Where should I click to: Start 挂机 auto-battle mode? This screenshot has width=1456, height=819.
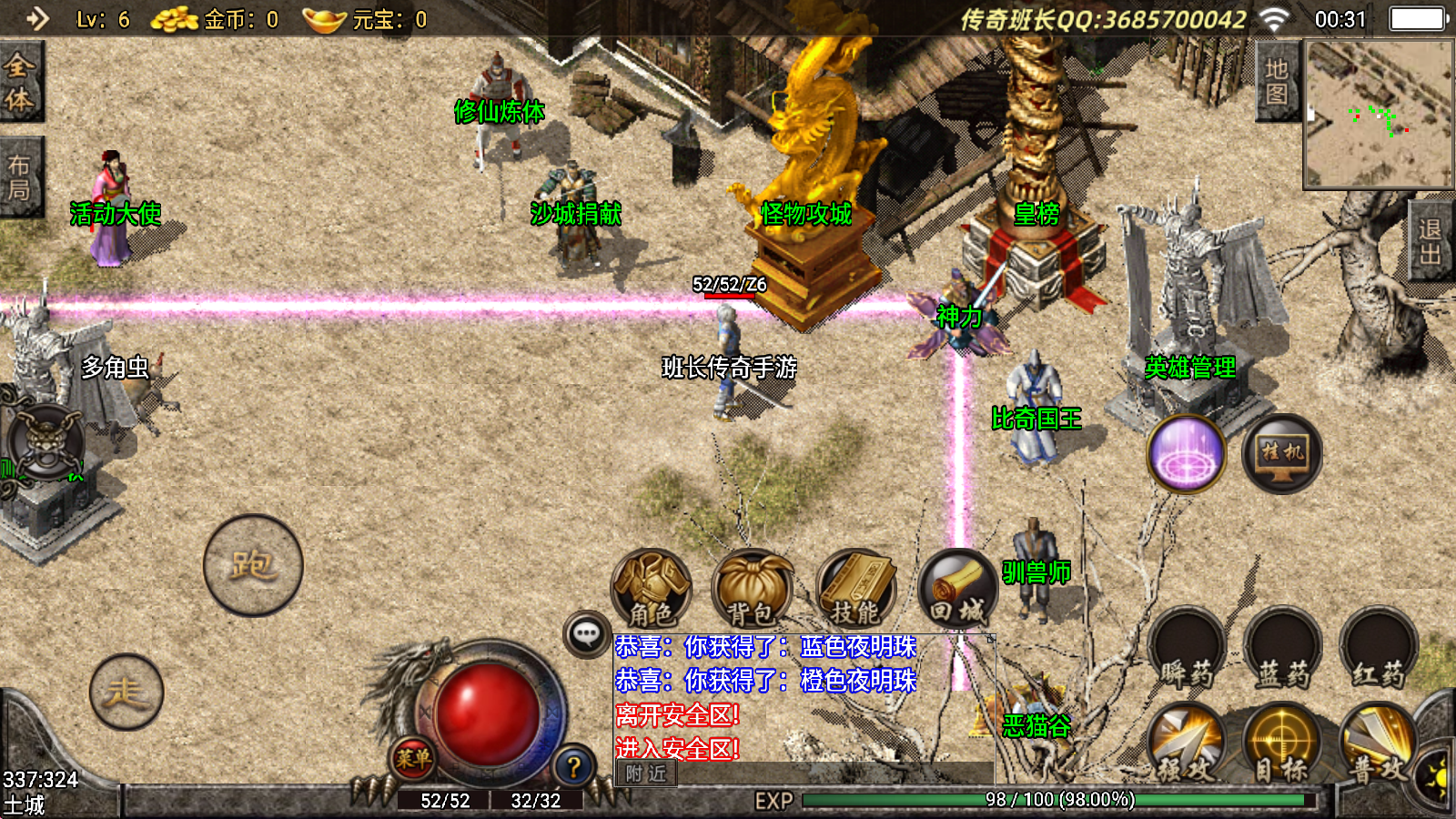[1281, 453]
